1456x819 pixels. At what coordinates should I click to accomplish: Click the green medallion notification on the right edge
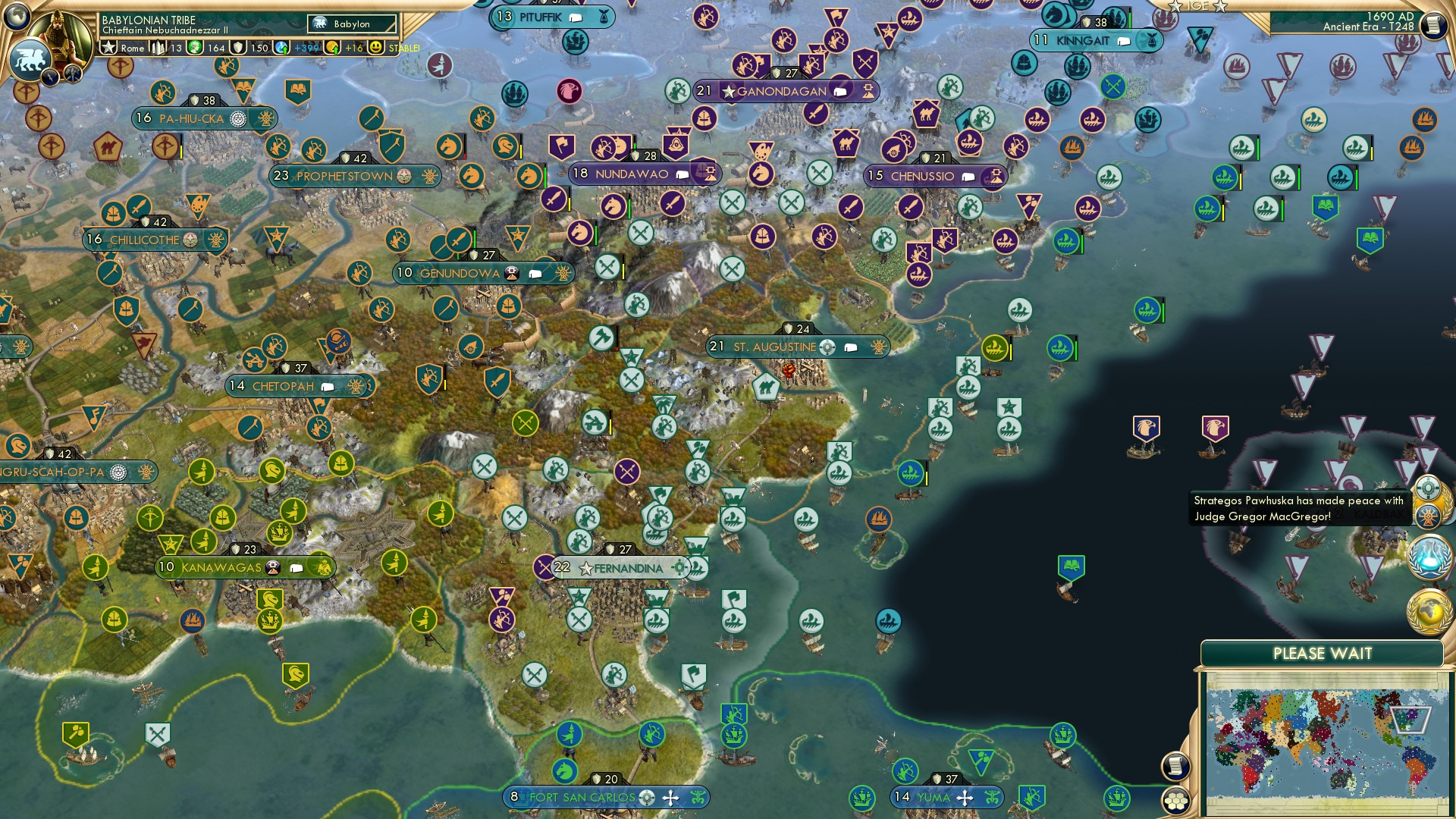(x=1429, y=488)
